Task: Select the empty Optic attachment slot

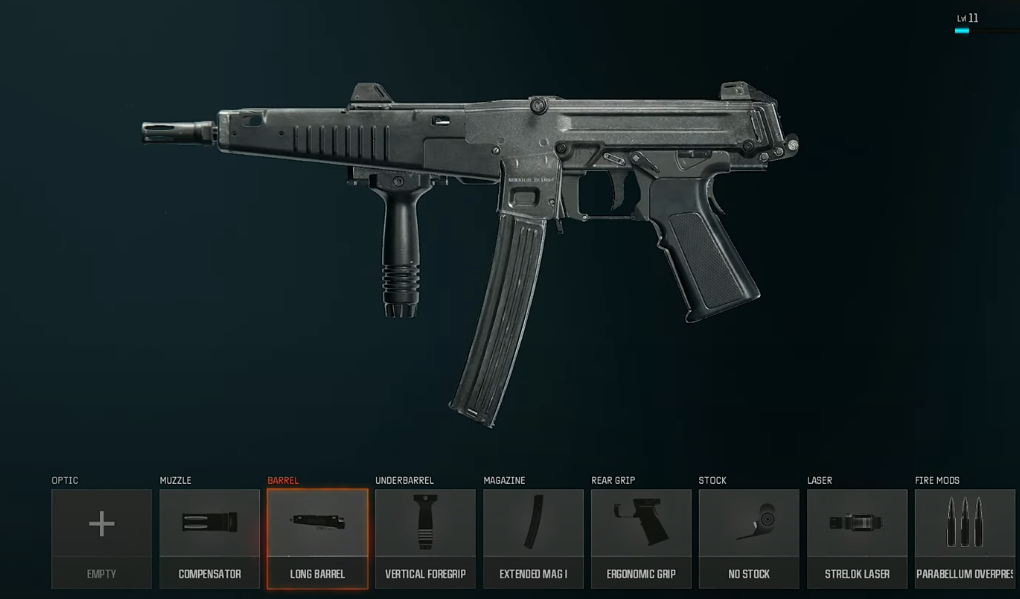Action: (102, 538)
